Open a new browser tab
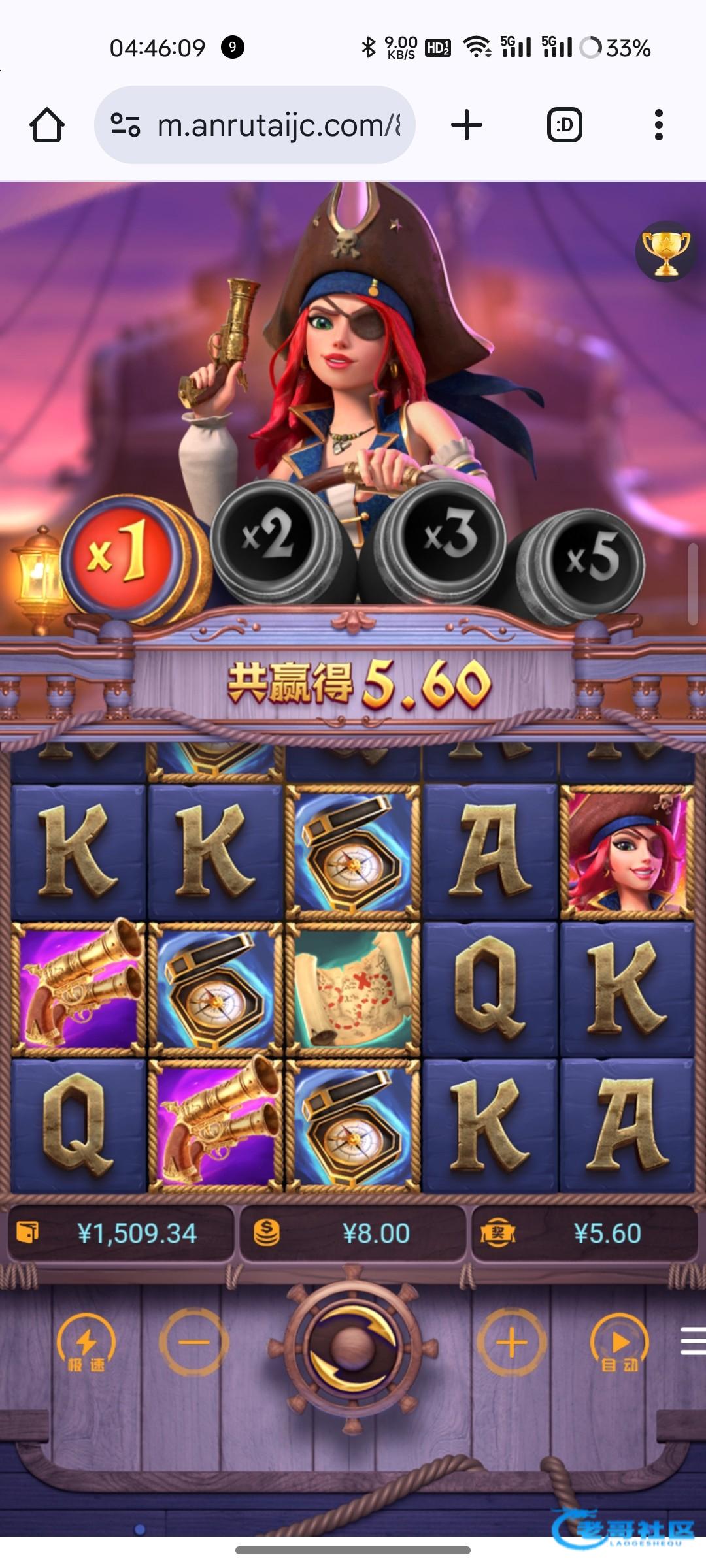This screenshot has width=706, height=1568. [x=467, y=125]
